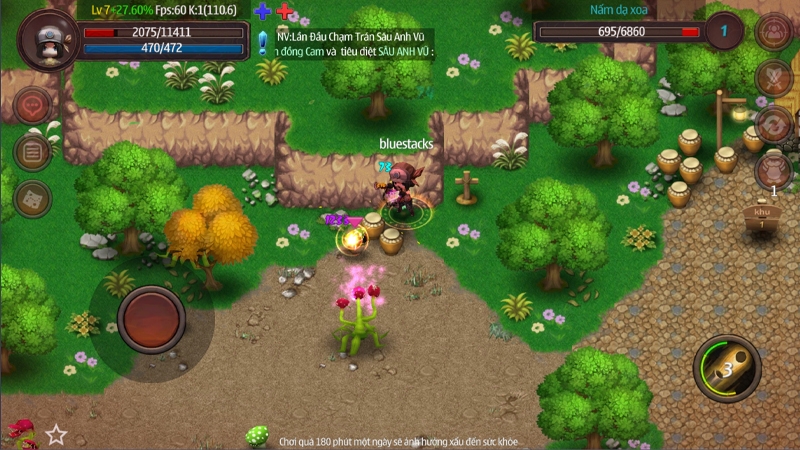800x450 pixels.
Task: Tap the red plus health icon
Action: (x=284, y=12)
